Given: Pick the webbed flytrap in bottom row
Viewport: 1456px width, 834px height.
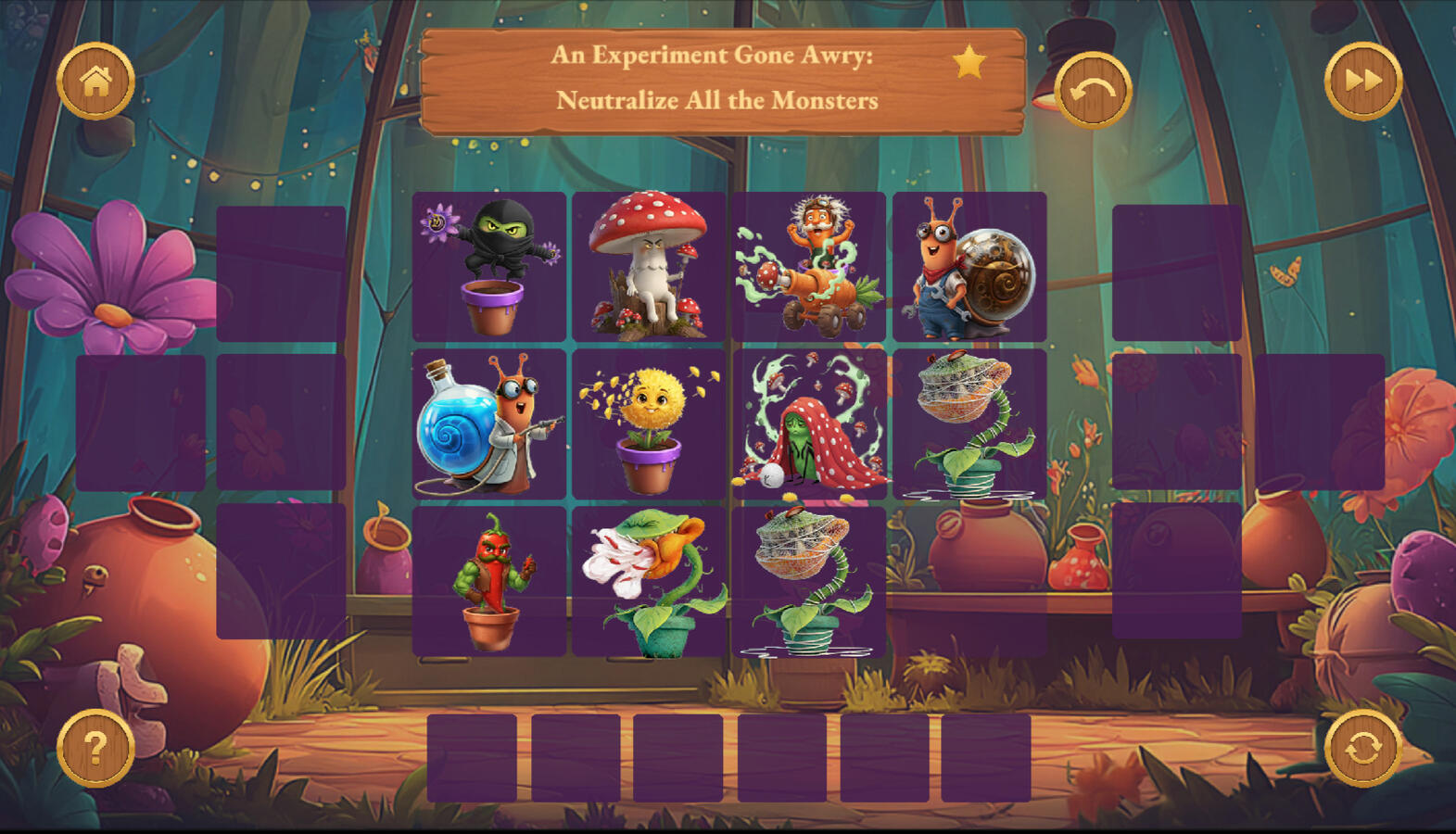Looking at the screenshot, I should 806,584.
